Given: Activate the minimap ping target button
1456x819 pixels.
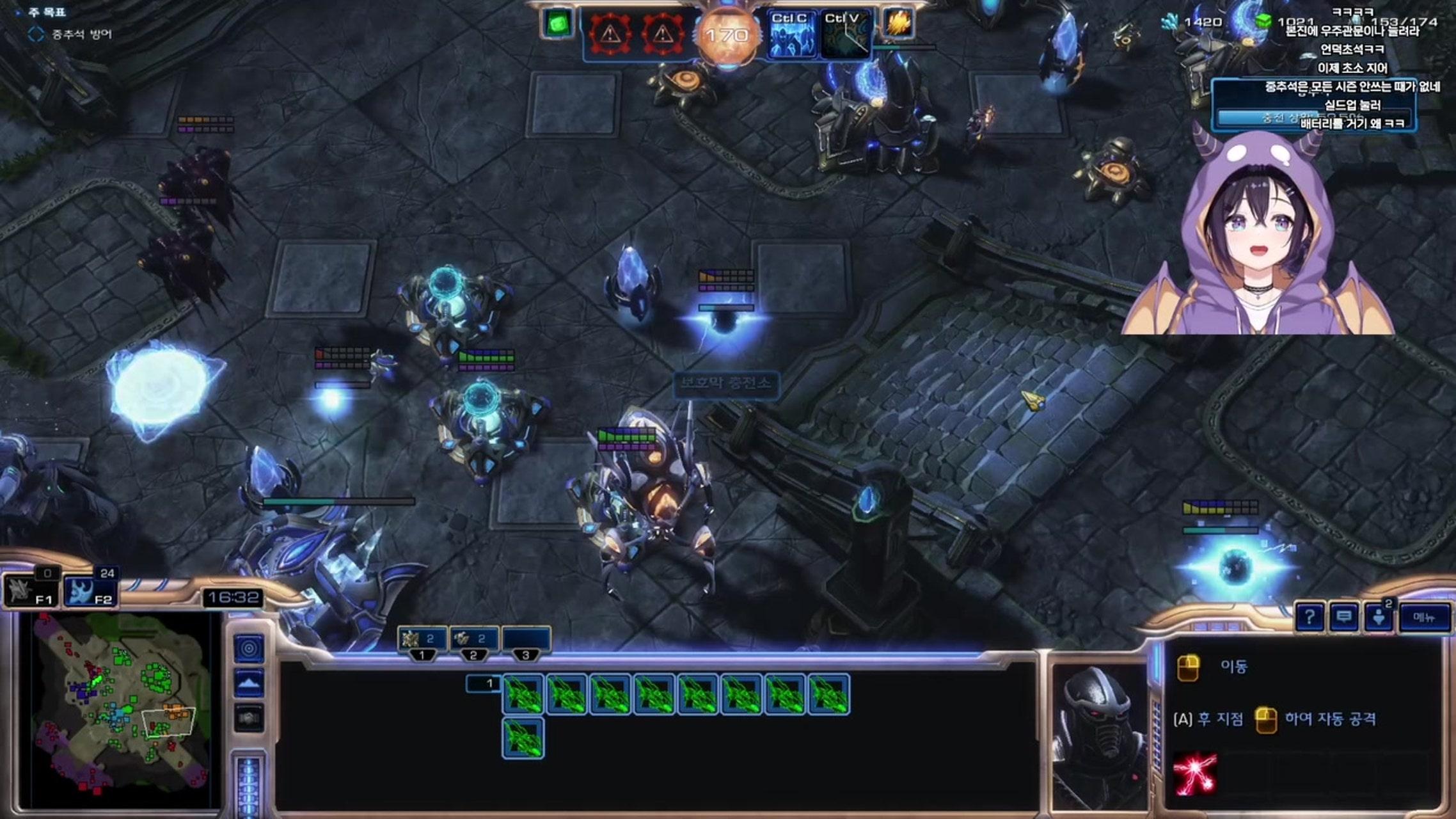Looking at the screenshot, I should tap(249, 648).
